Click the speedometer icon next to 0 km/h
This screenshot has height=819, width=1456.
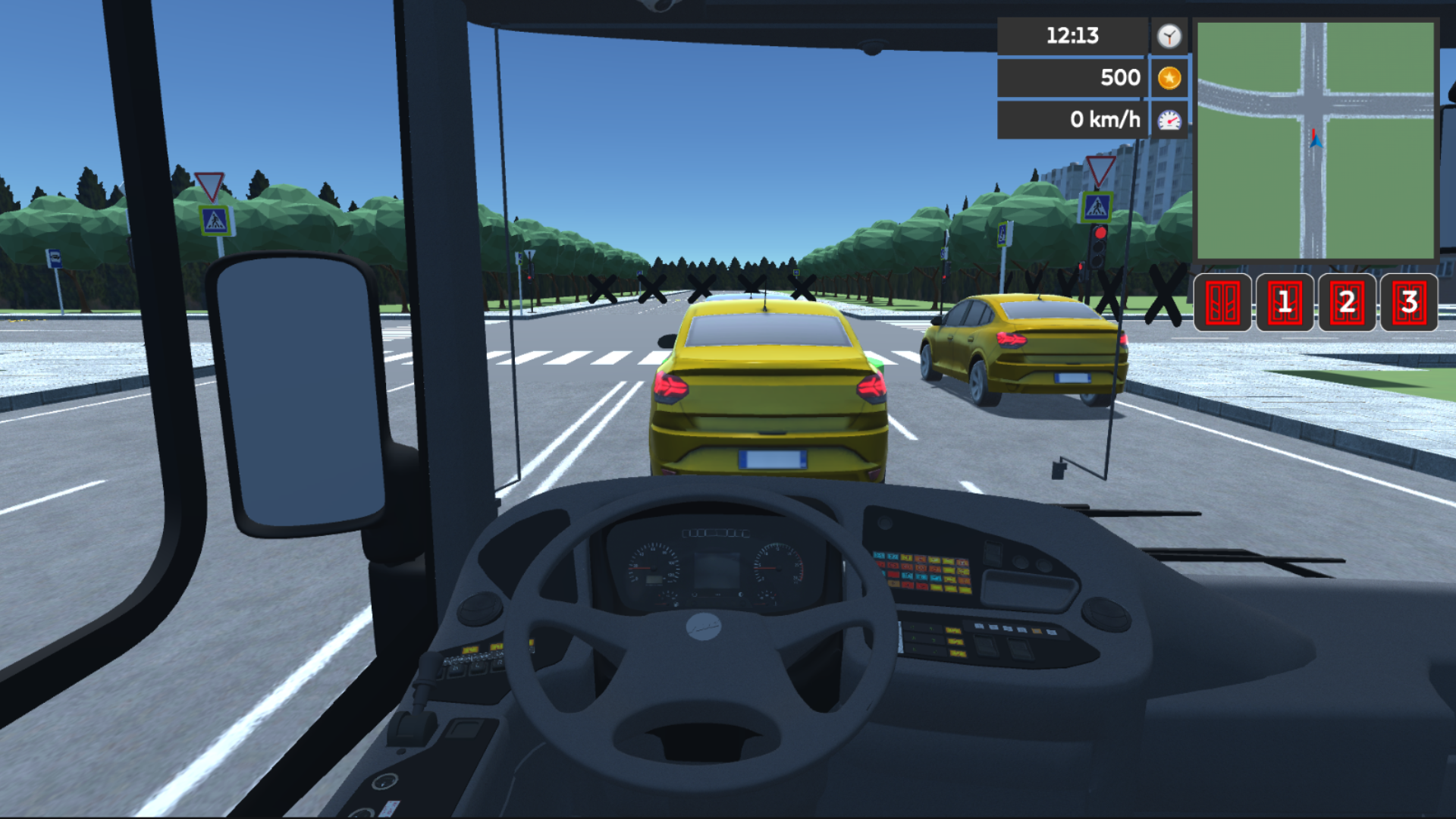(1169, 119)
